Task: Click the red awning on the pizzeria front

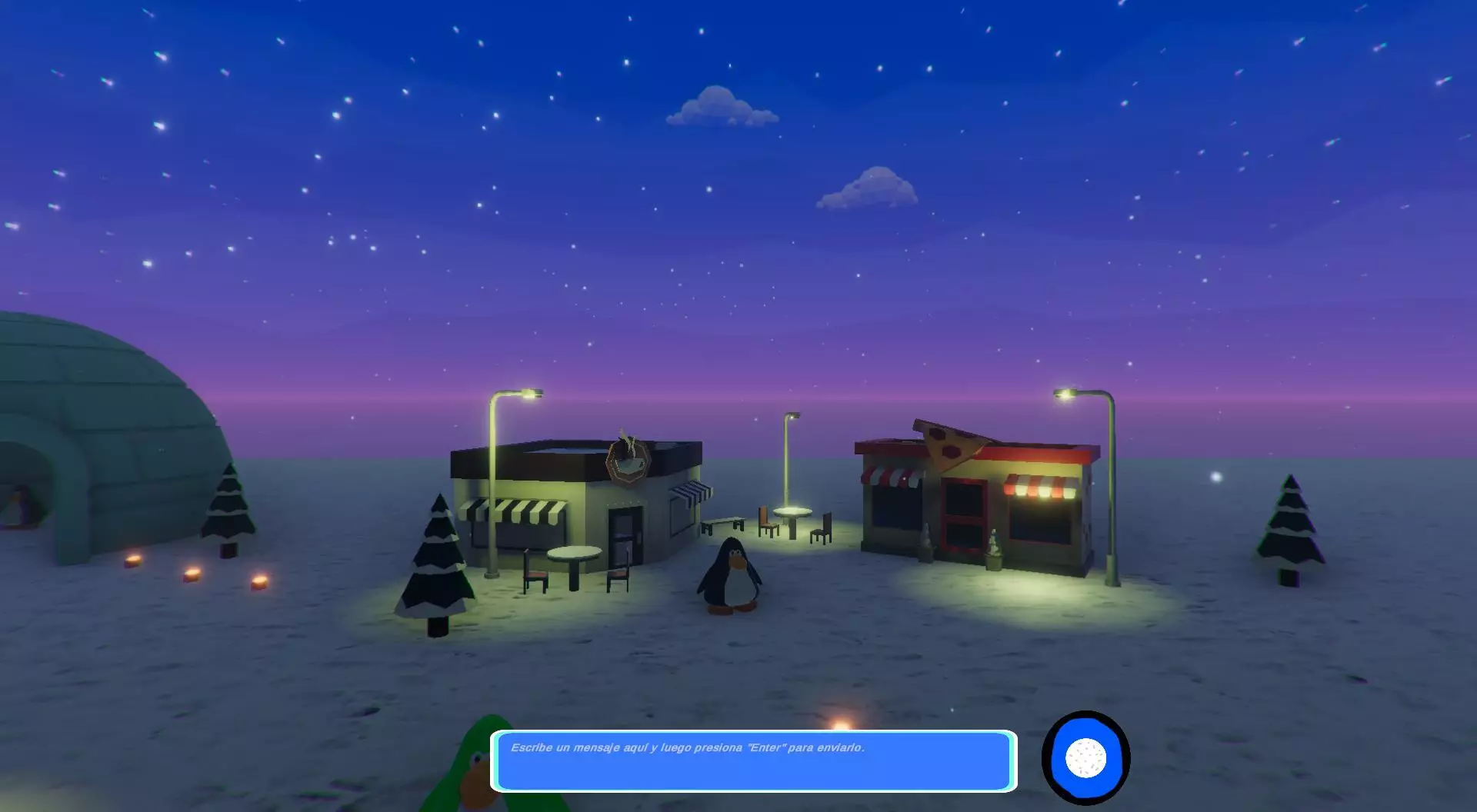Action: 889,477
